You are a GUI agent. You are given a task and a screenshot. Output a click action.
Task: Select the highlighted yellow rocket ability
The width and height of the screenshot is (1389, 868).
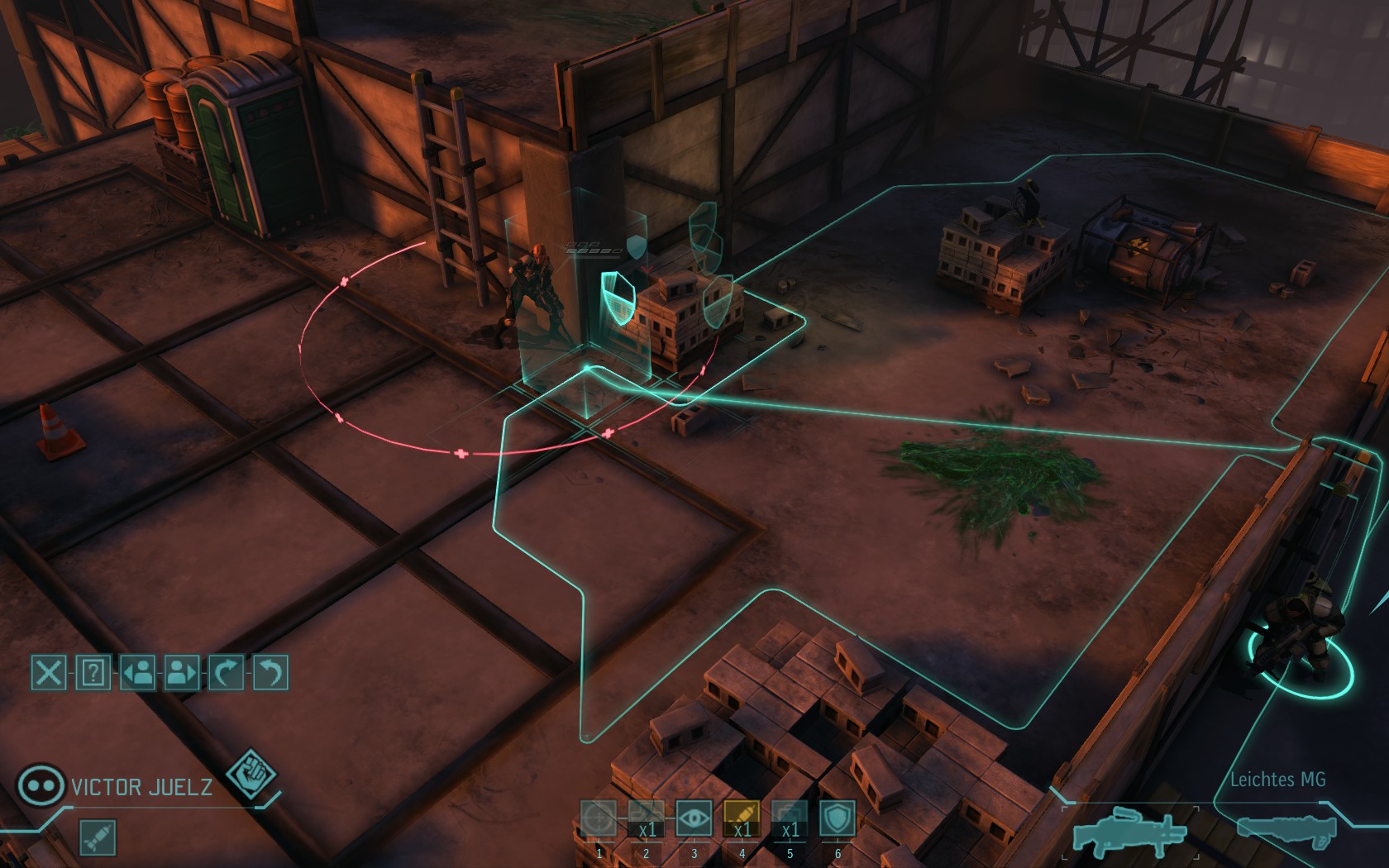742,819
